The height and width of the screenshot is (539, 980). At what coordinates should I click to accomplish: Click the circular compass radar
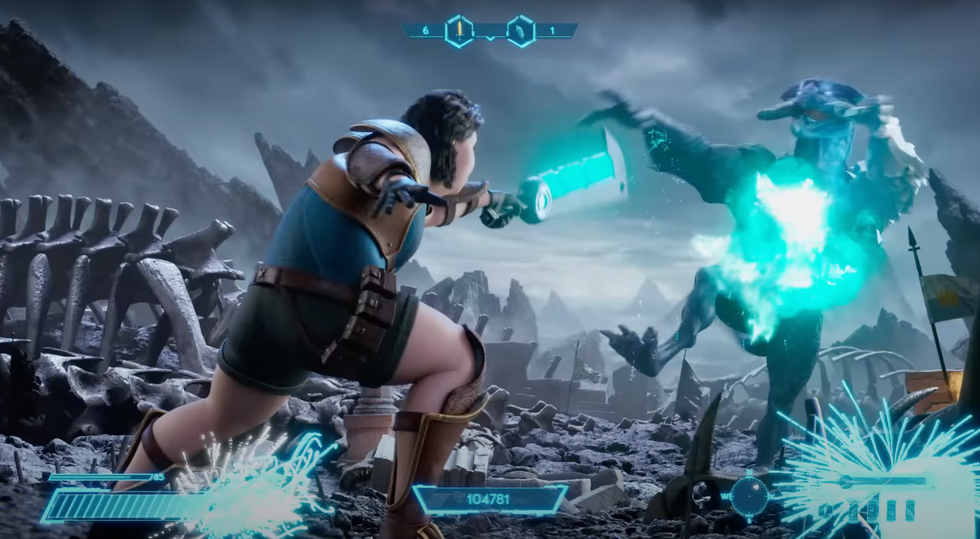748,495
